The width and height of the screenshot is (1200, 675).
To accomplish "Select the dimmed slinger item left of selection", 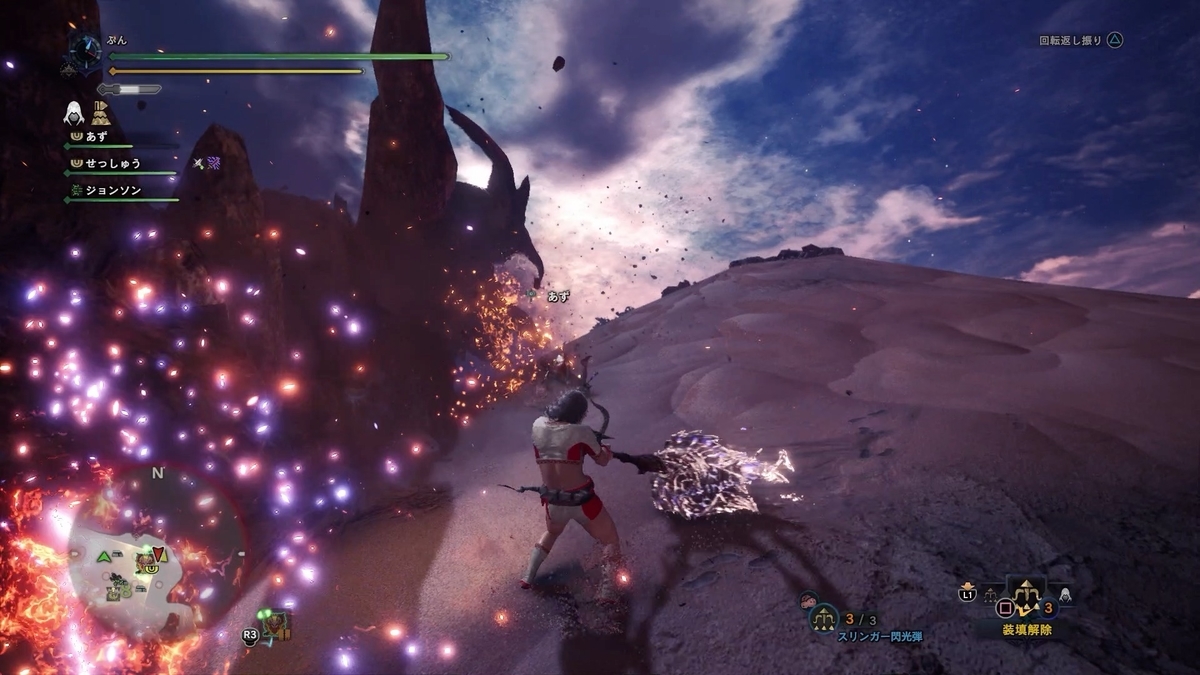I will click(991, 597).
